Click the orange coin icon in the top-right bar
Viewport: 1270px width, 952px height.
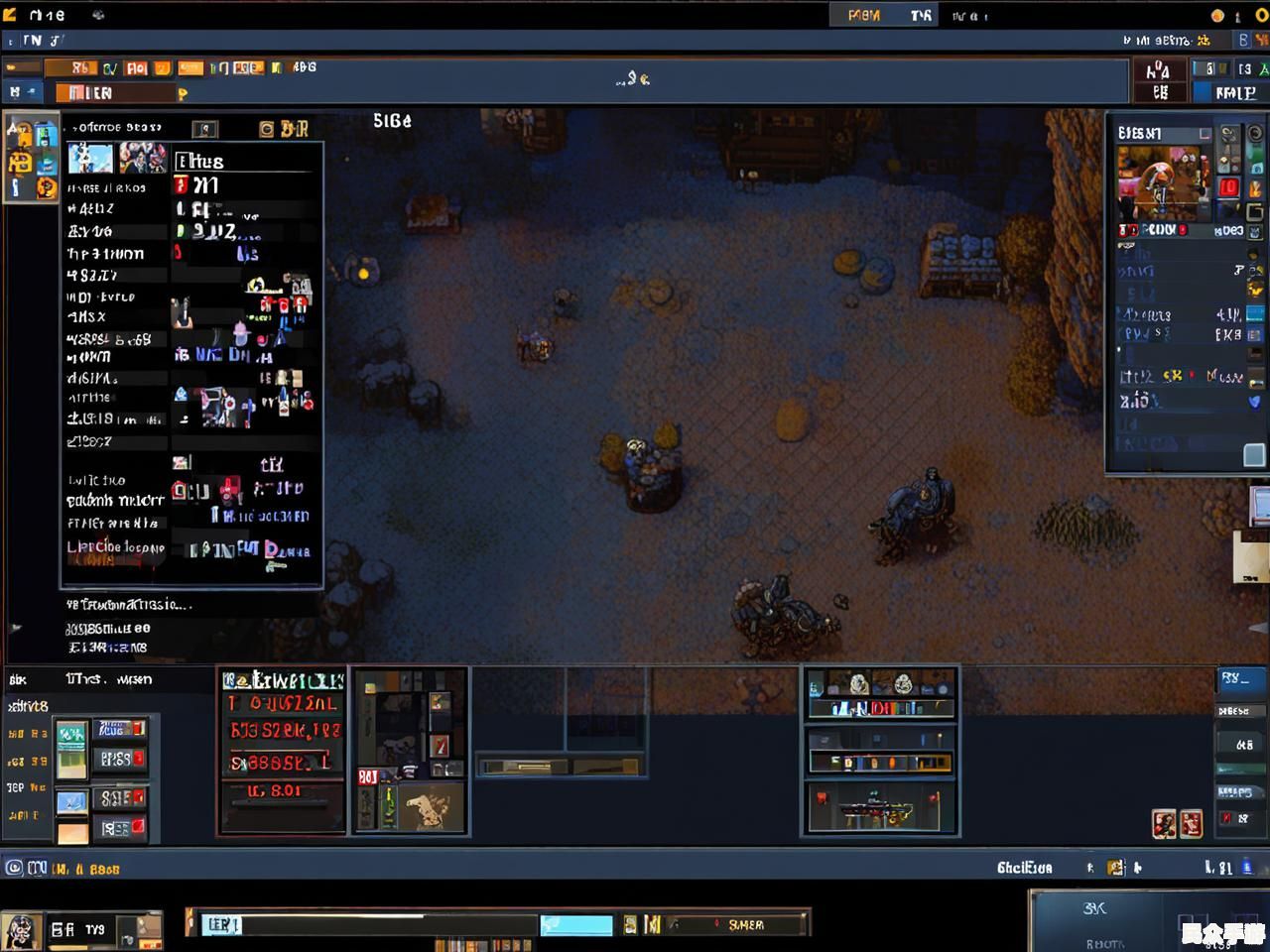coord(1217,15)
